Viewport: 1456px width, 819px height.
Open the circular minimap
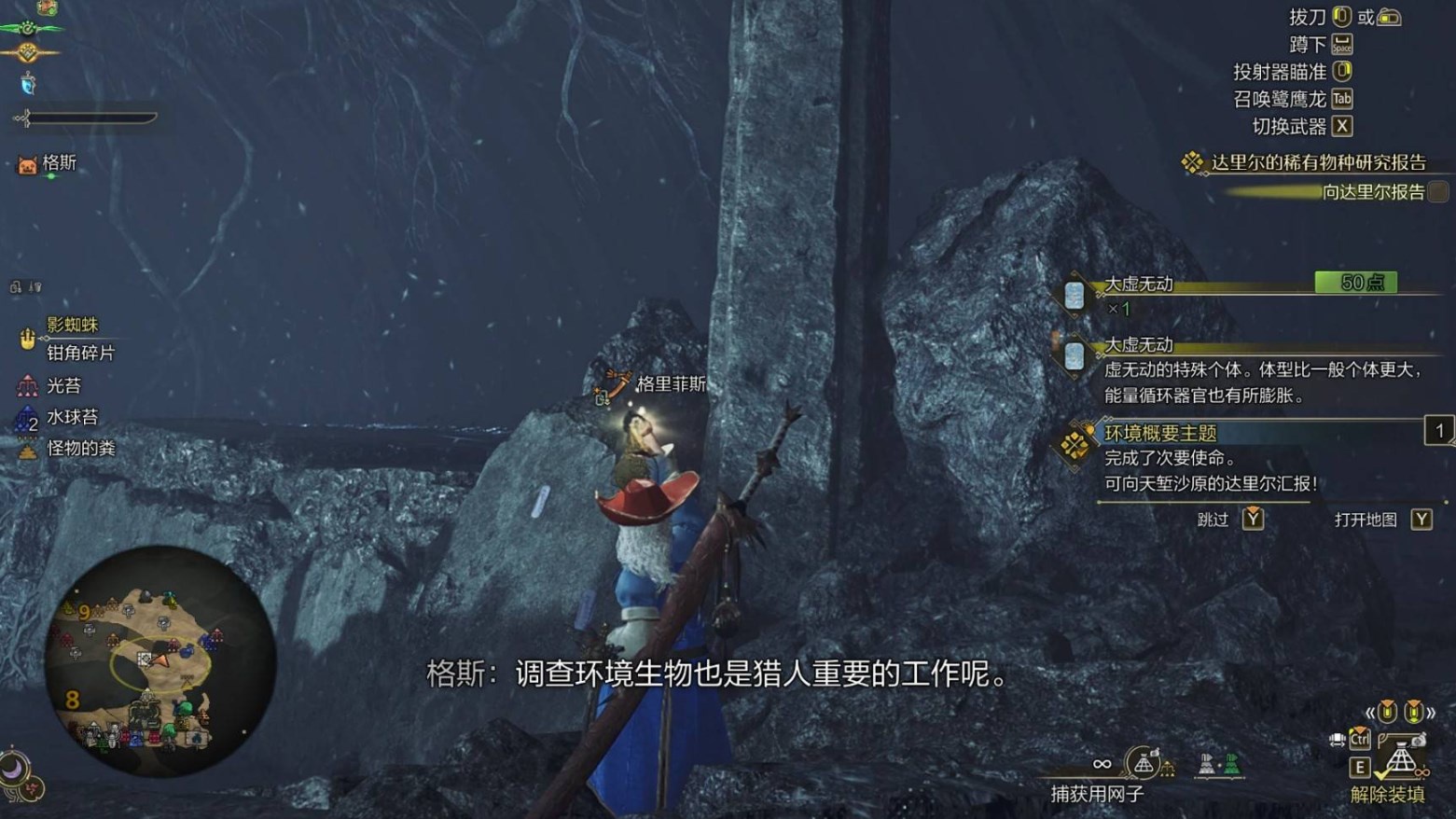click(x=159, y=660)
